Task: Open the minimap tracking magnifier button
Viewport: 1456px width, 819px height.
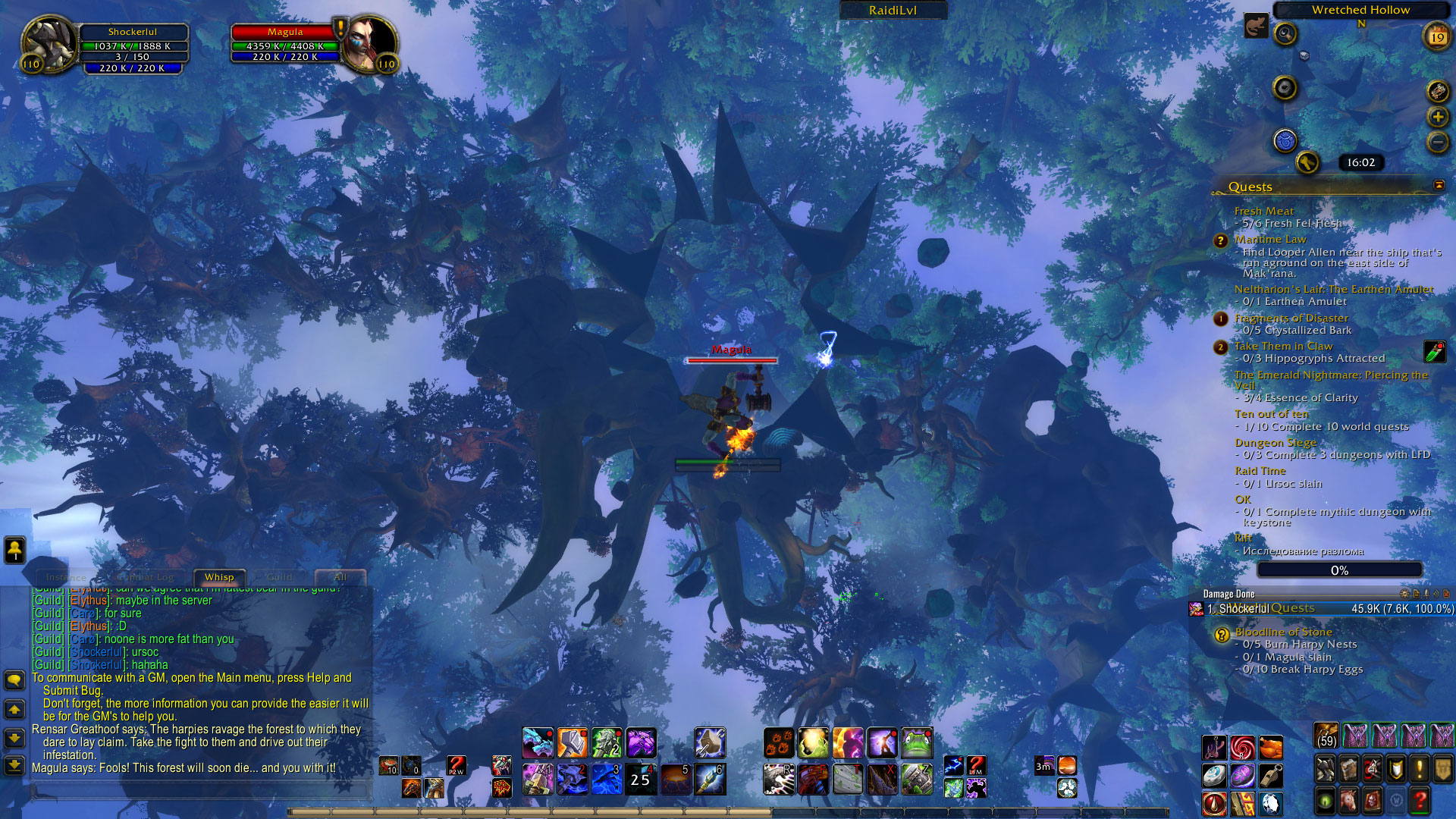Action: [x=1285, y=33]
